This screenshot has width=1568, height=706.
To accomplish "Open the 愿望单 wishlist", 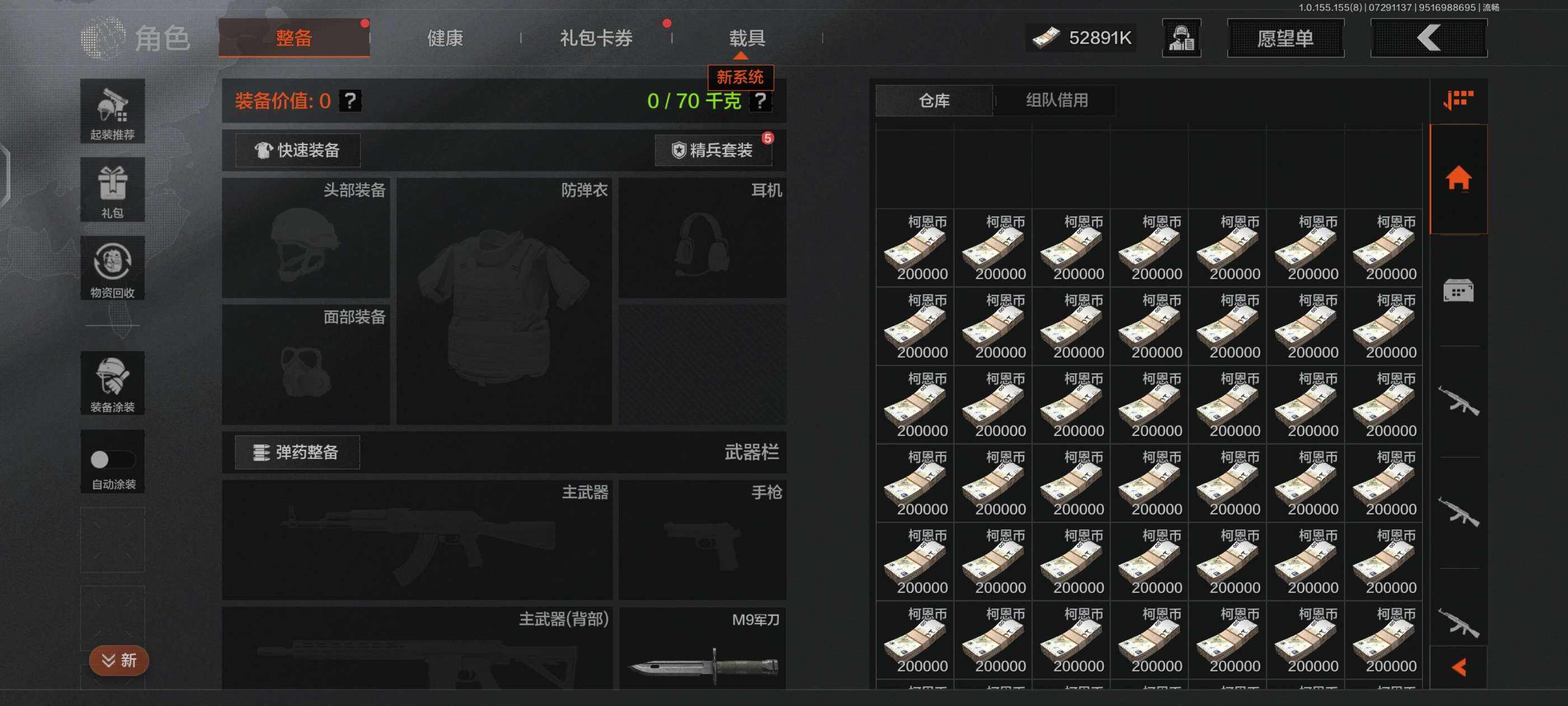I will click(1285, 38).
